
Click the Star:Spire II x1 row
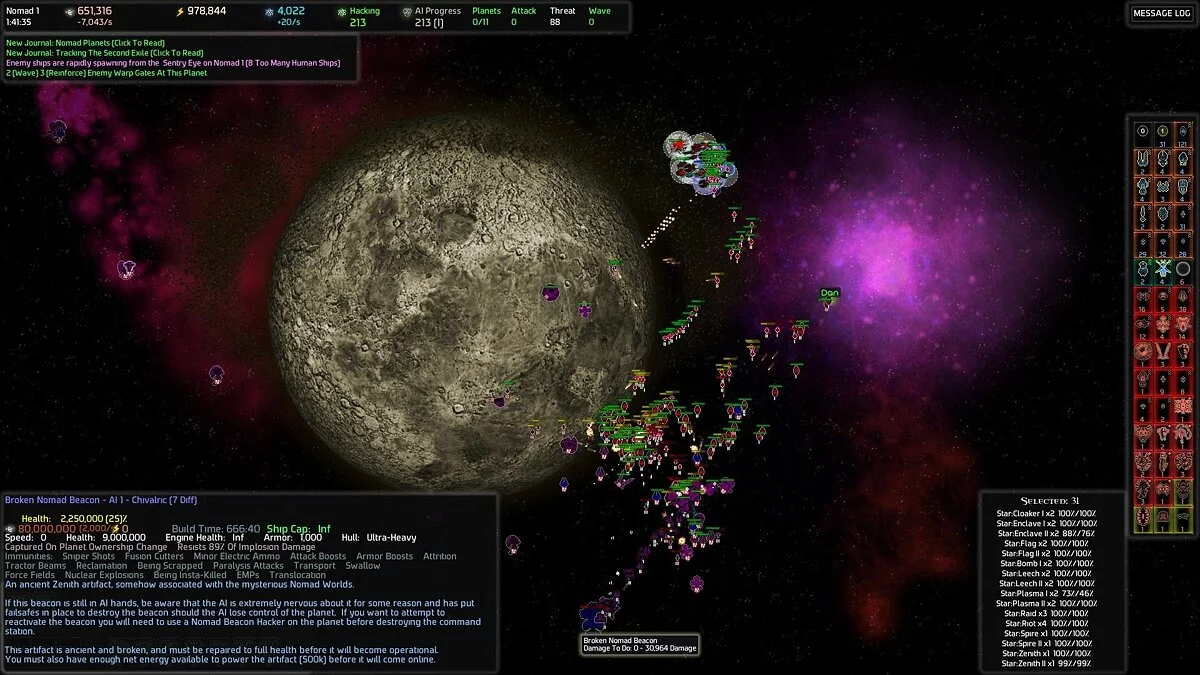[x=1046, y=643]
